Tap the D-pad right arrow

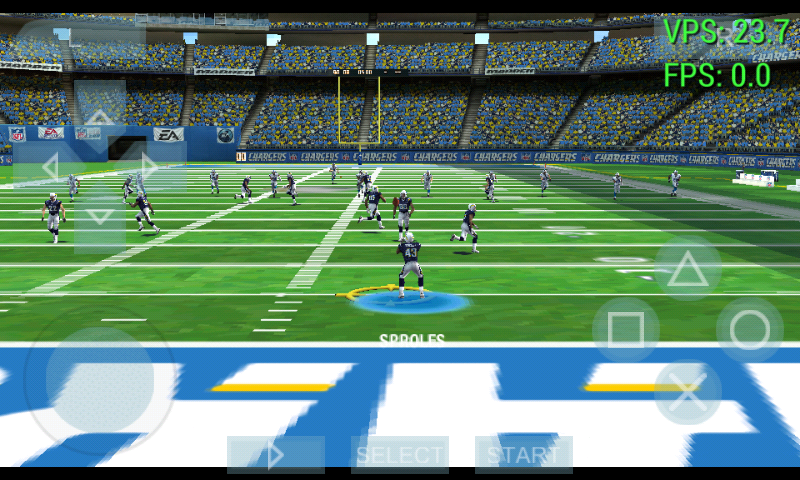tap(150, 165)
